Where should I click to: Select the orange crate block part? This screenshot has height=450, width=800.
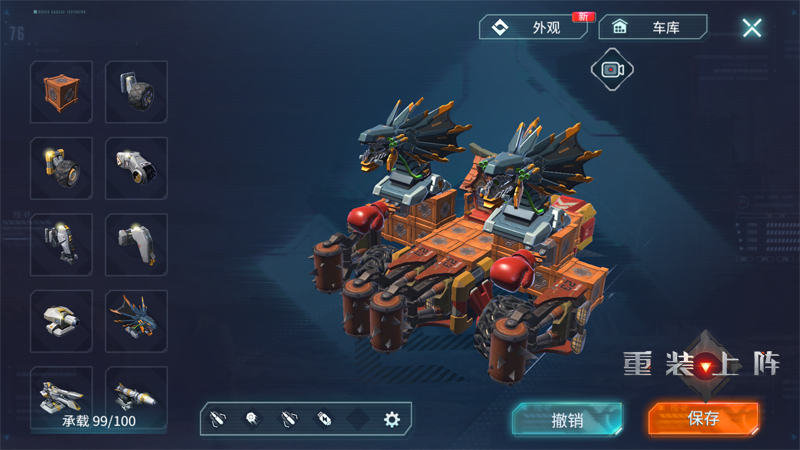(x=61, y=92)
